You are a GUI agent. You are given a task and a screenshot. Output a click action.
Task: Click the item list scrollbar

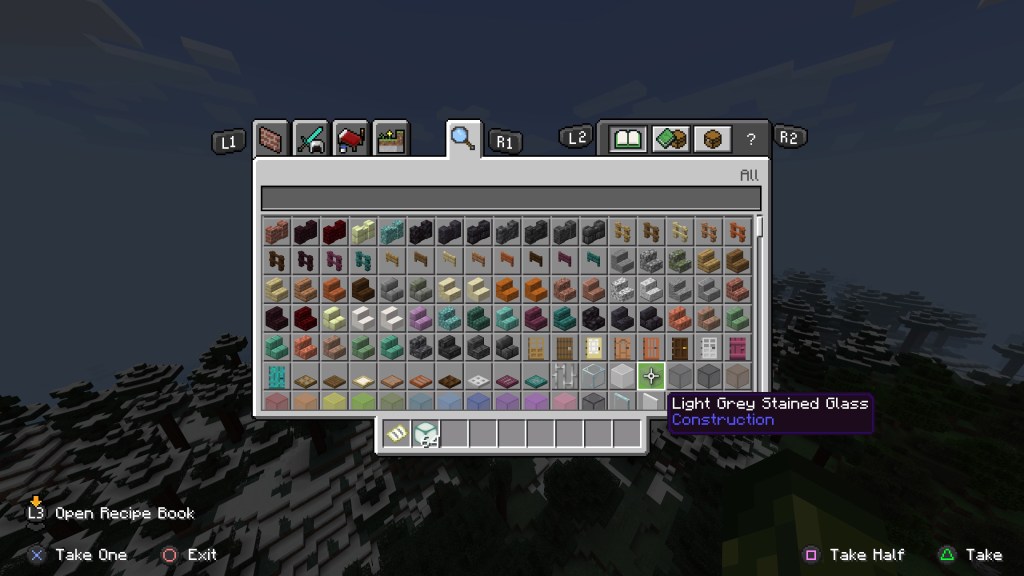(760, 227)
